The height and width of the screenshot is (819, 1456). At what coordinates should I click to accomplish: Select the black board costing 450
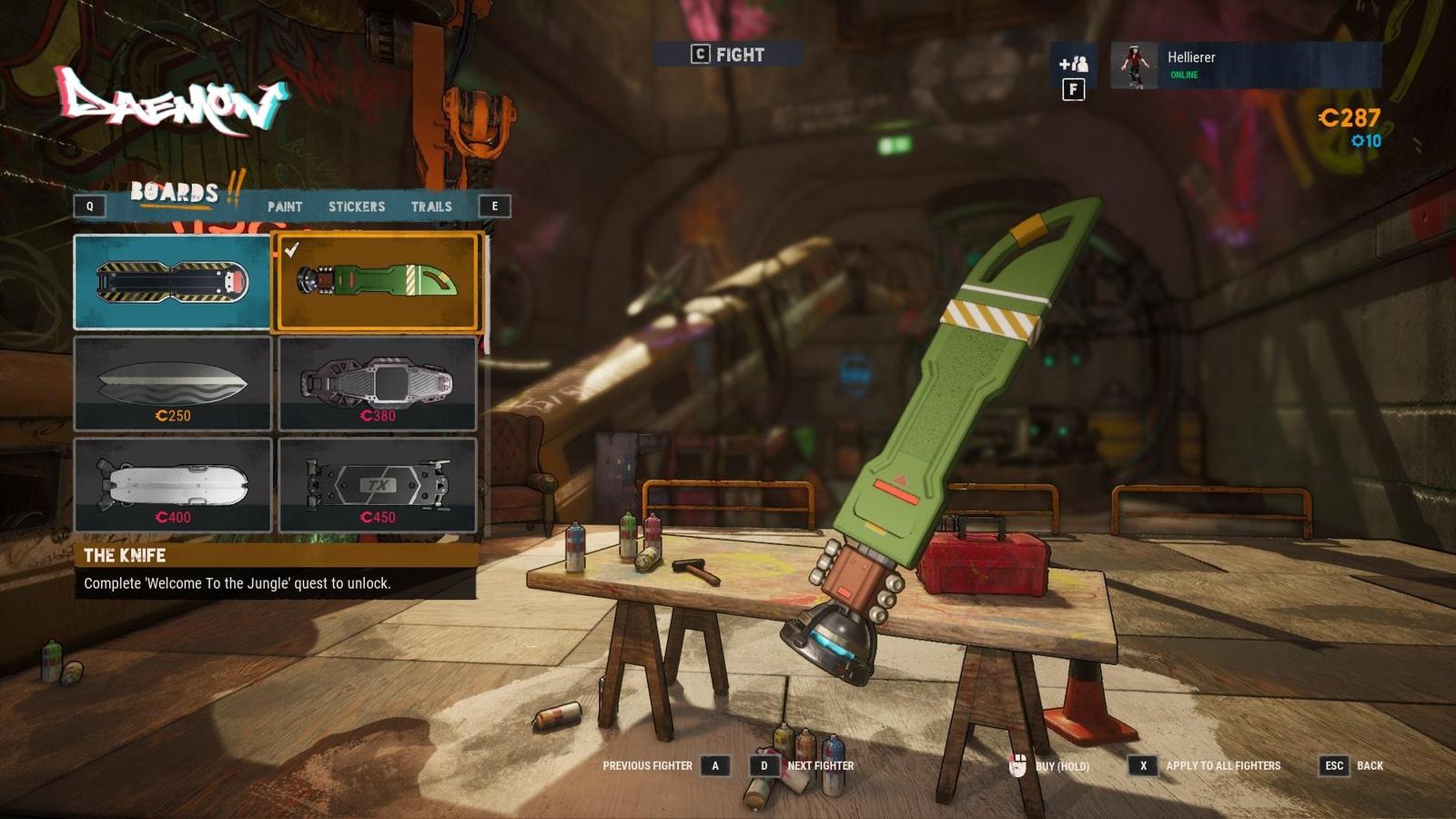click(377, 485)
